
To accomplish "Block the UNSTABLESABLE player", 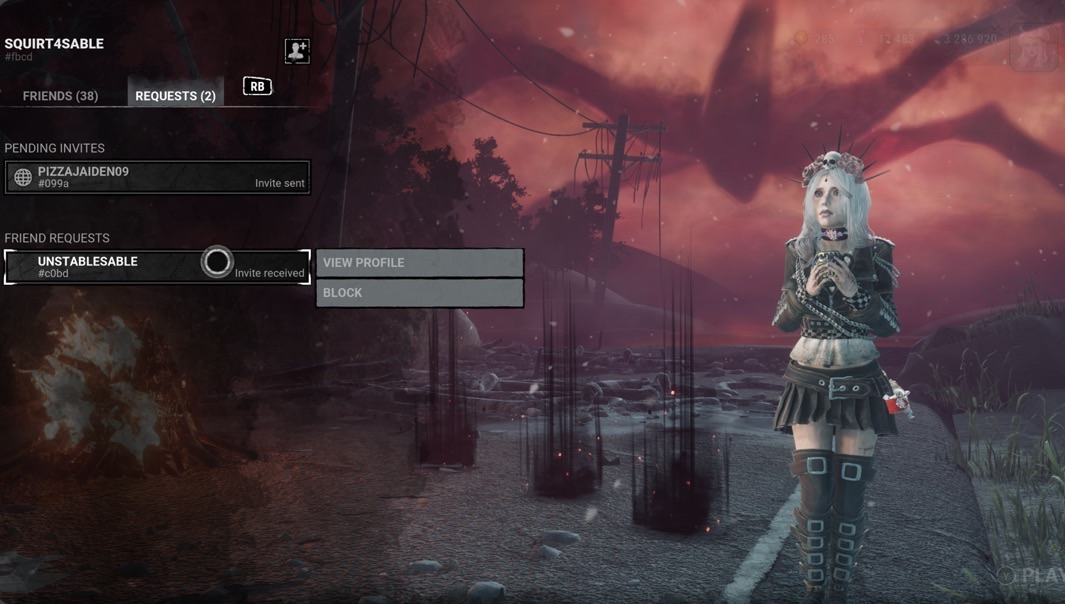I will pyautogui.click(x=420, y=293).
